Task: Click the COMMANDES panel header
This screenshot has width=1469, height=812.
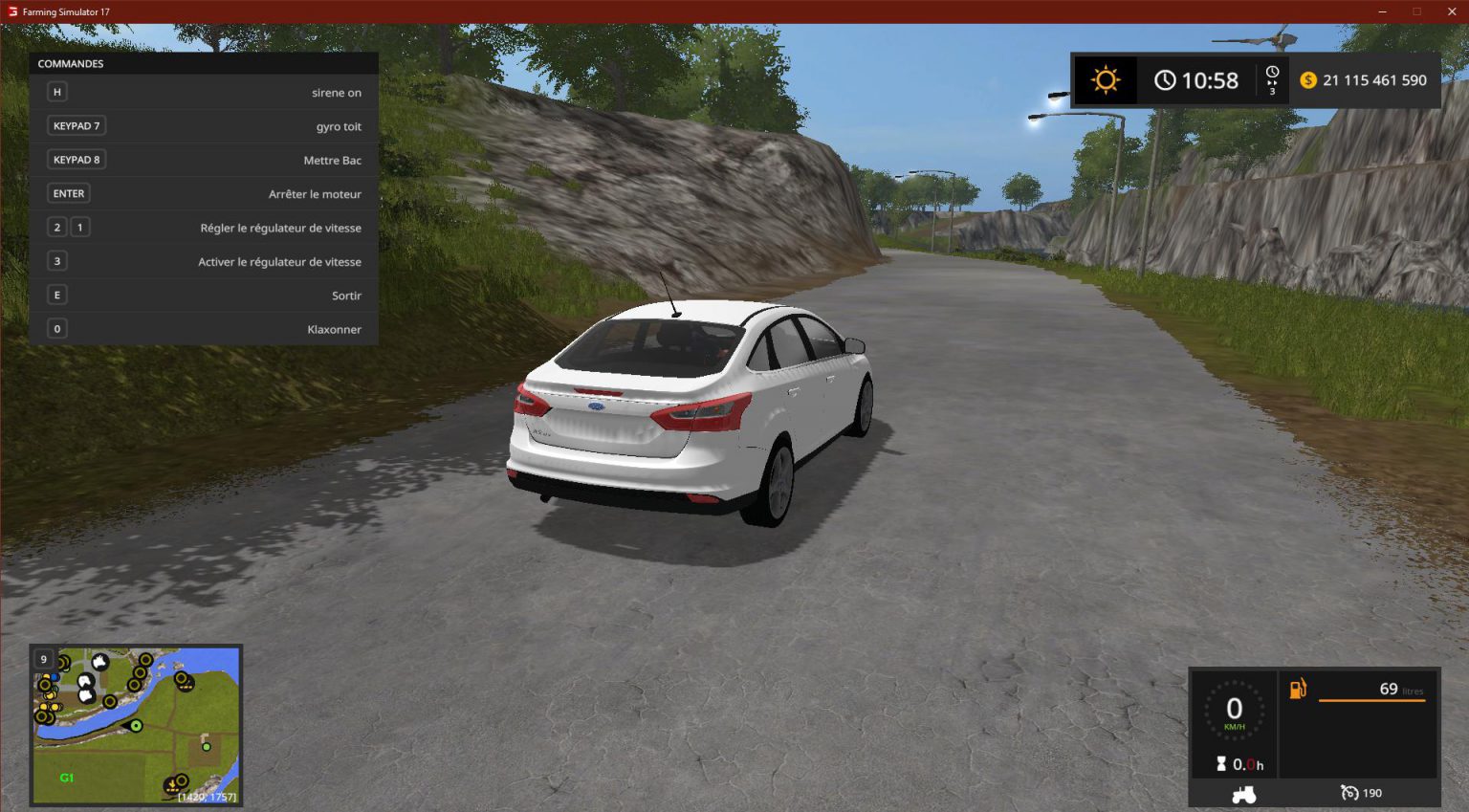Action: [x=71, y=63]
